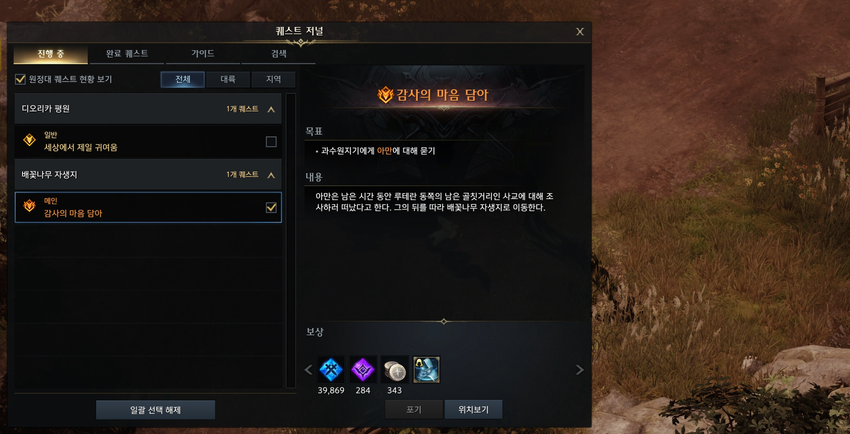Show quest location with 위치보기
Viewport: 850px width, 434px height.
(473, 409)
